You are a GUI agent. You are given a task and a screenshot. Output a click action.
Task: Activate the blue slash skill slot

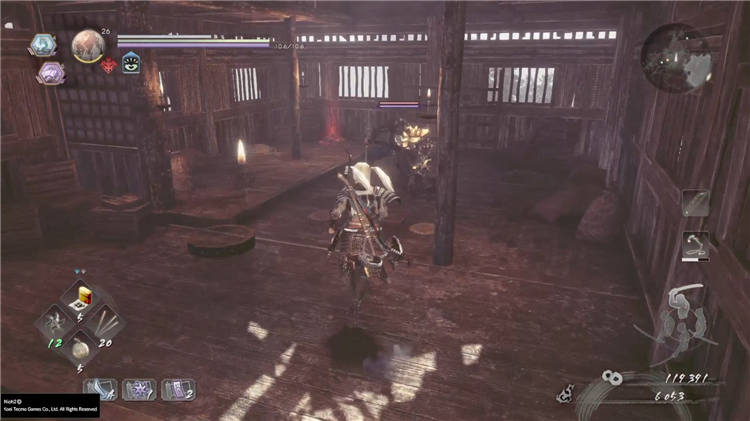point(101,388)
